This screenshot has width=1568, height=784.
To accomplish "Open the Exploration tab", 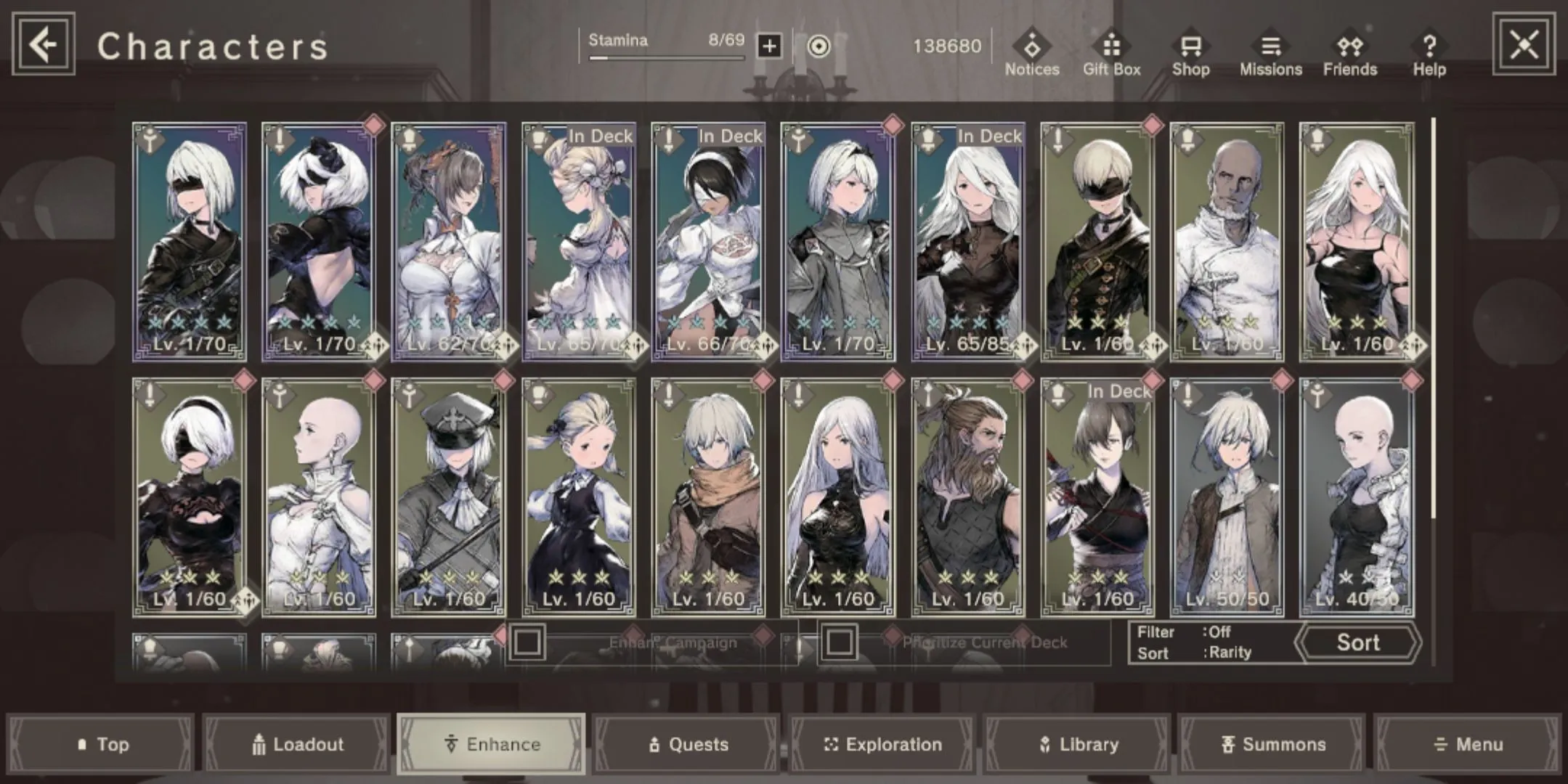I will tap(882, 744).
